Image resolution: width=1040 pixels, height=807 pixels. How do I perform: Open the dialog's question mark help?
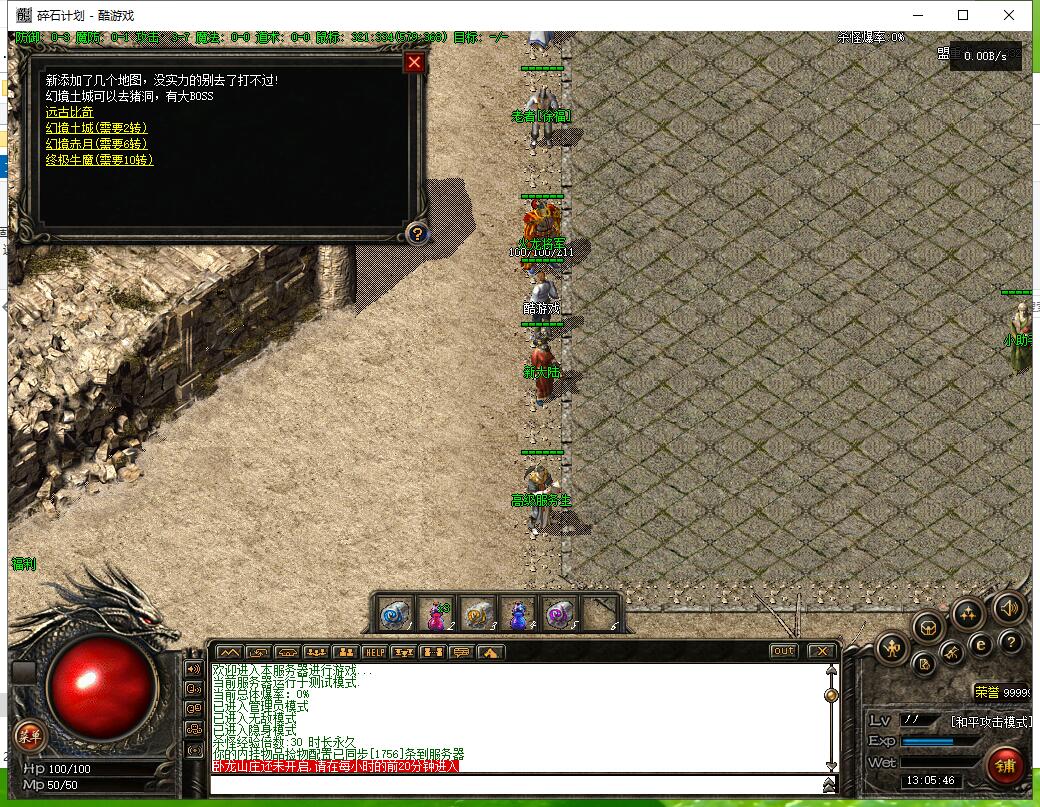pos(417,234)
